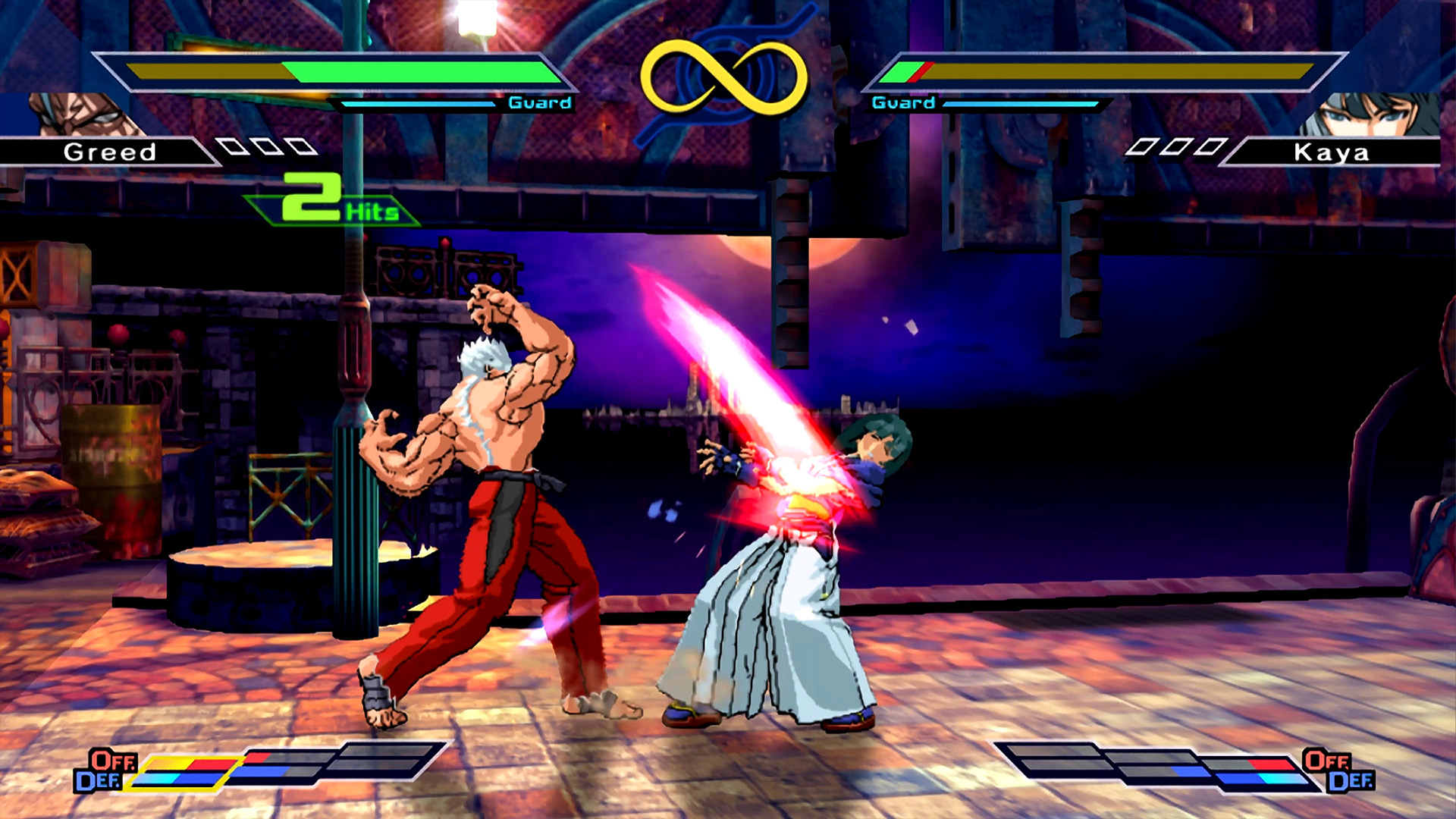Click Greed's character portrait
1456x819 pixels.
[x=83, y=115]
